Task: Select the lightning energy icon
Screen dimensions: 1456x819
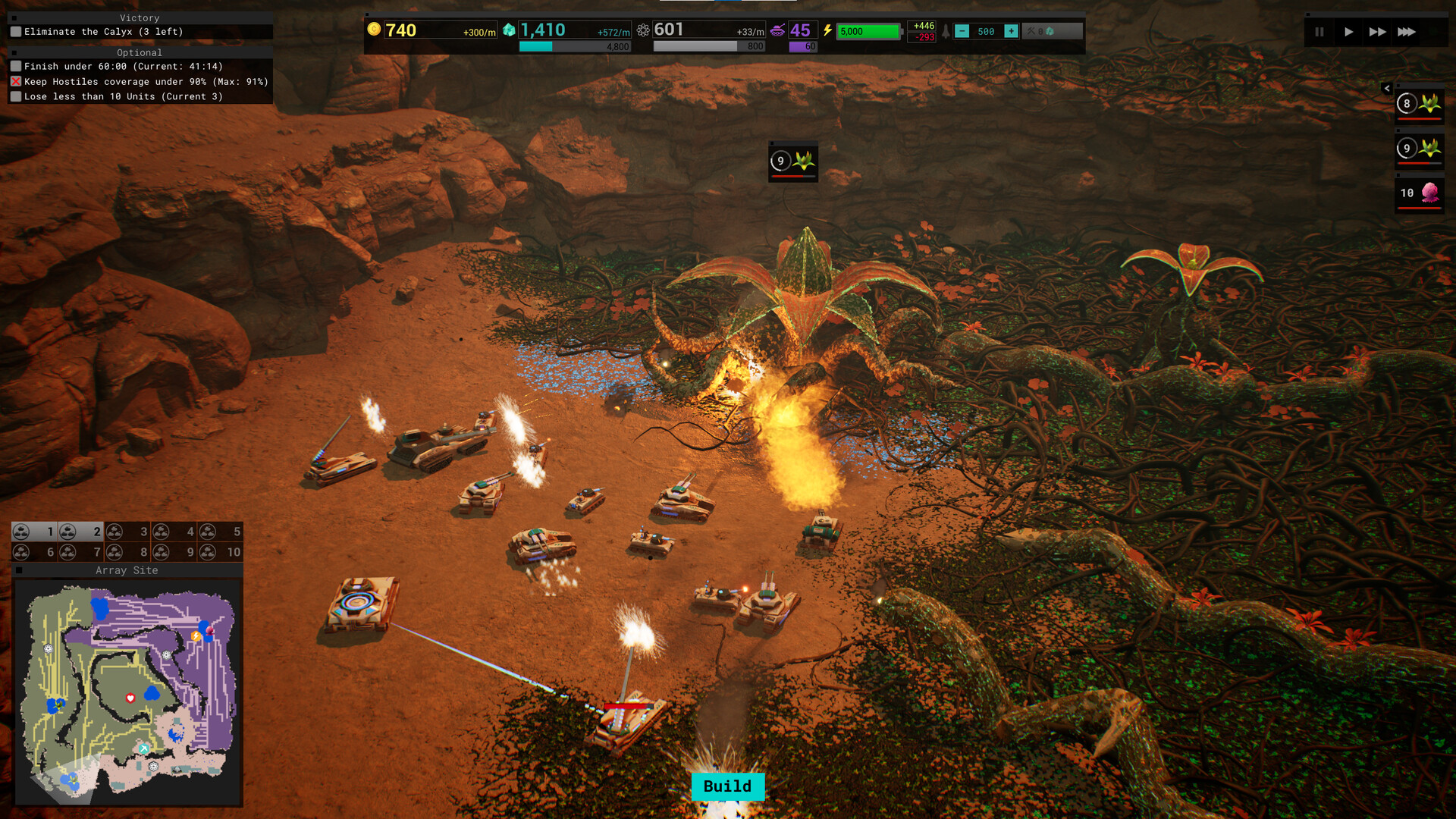Action: [827, 29]
